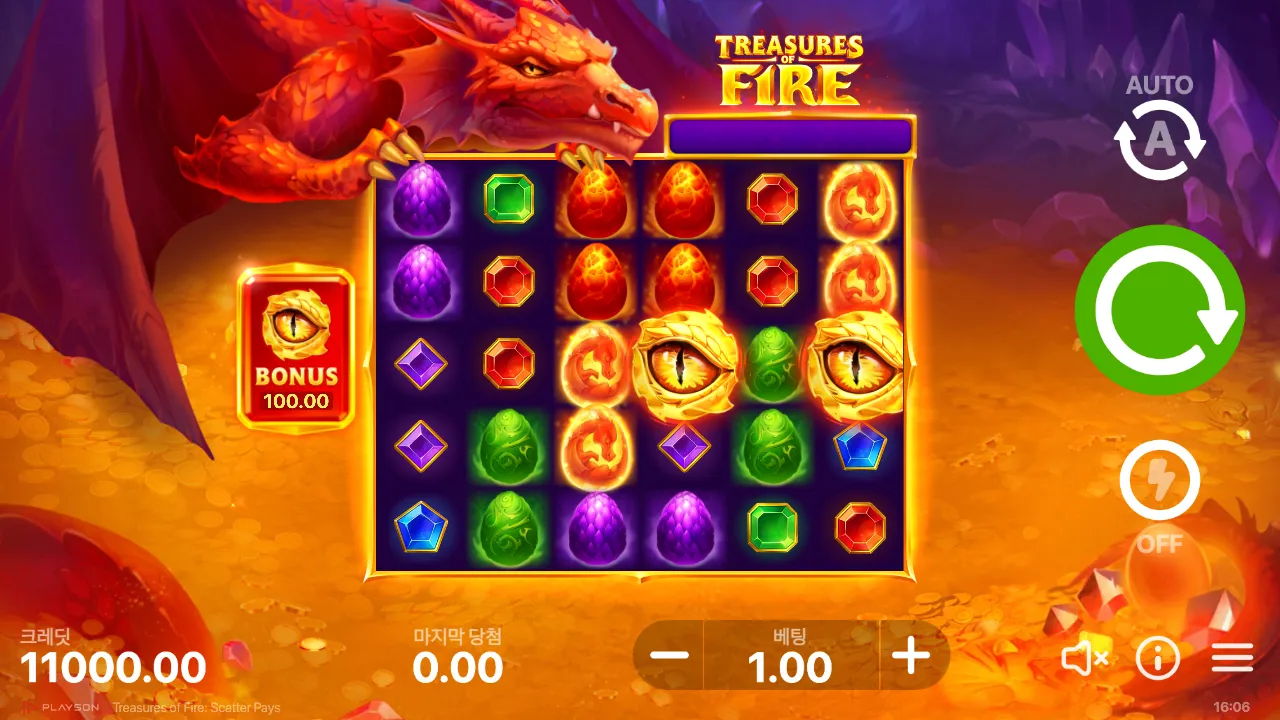Open the game information panel

pos(1158,658)
